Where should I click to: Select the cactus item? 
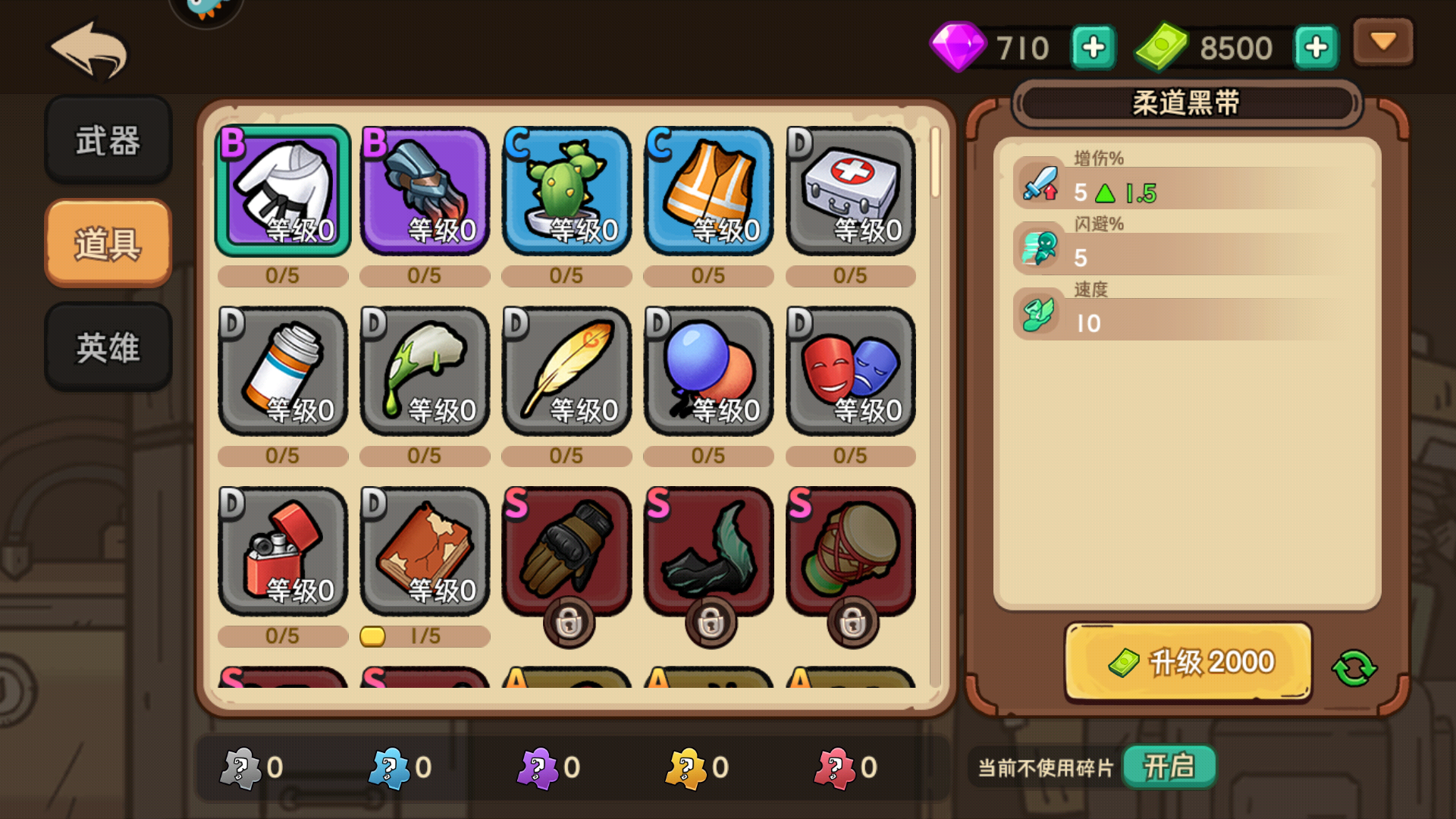click(565, 190)
